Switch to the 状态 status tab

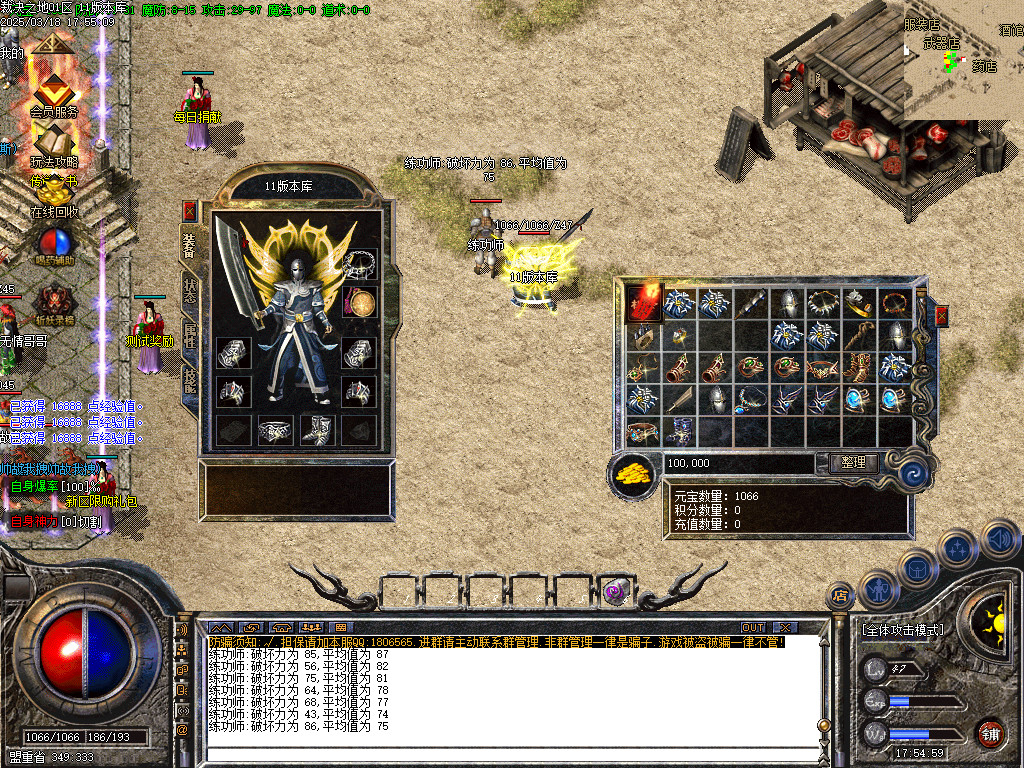click(190, 289)
